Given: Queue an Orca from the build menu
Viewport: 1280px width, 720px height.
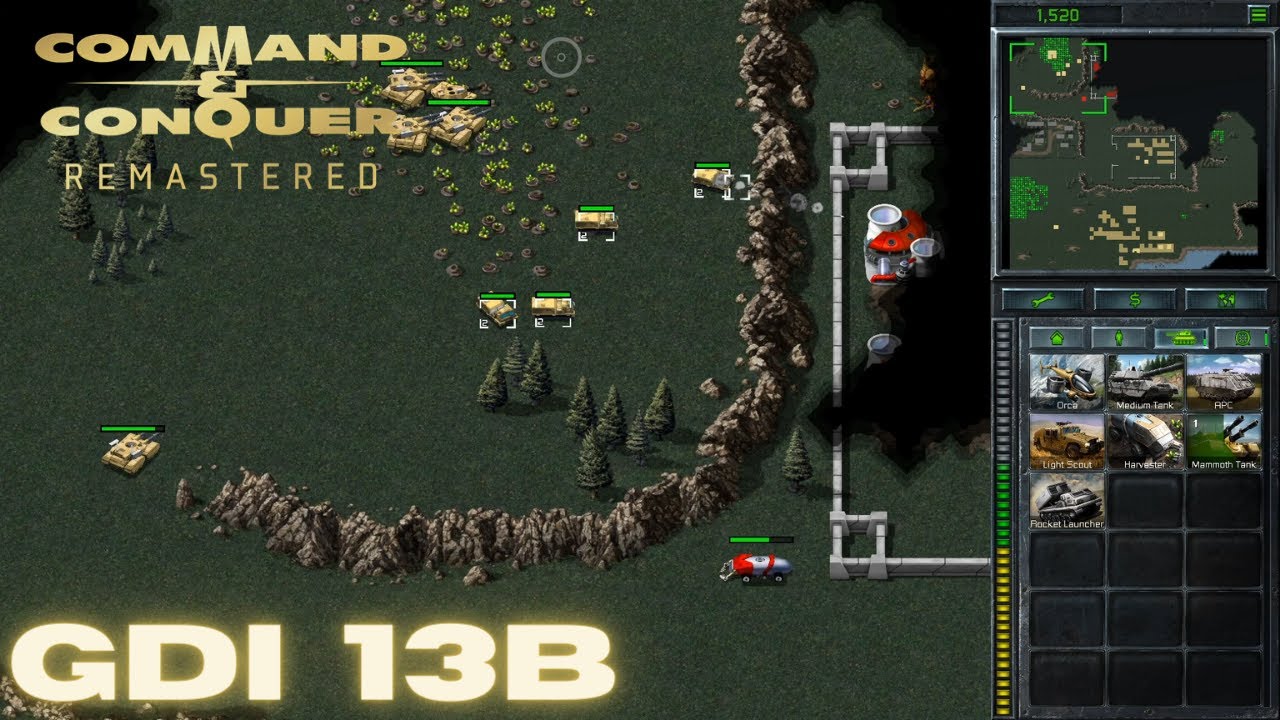Looking at the screenshot, I should pyautogui.click(x=1066, y=385).
